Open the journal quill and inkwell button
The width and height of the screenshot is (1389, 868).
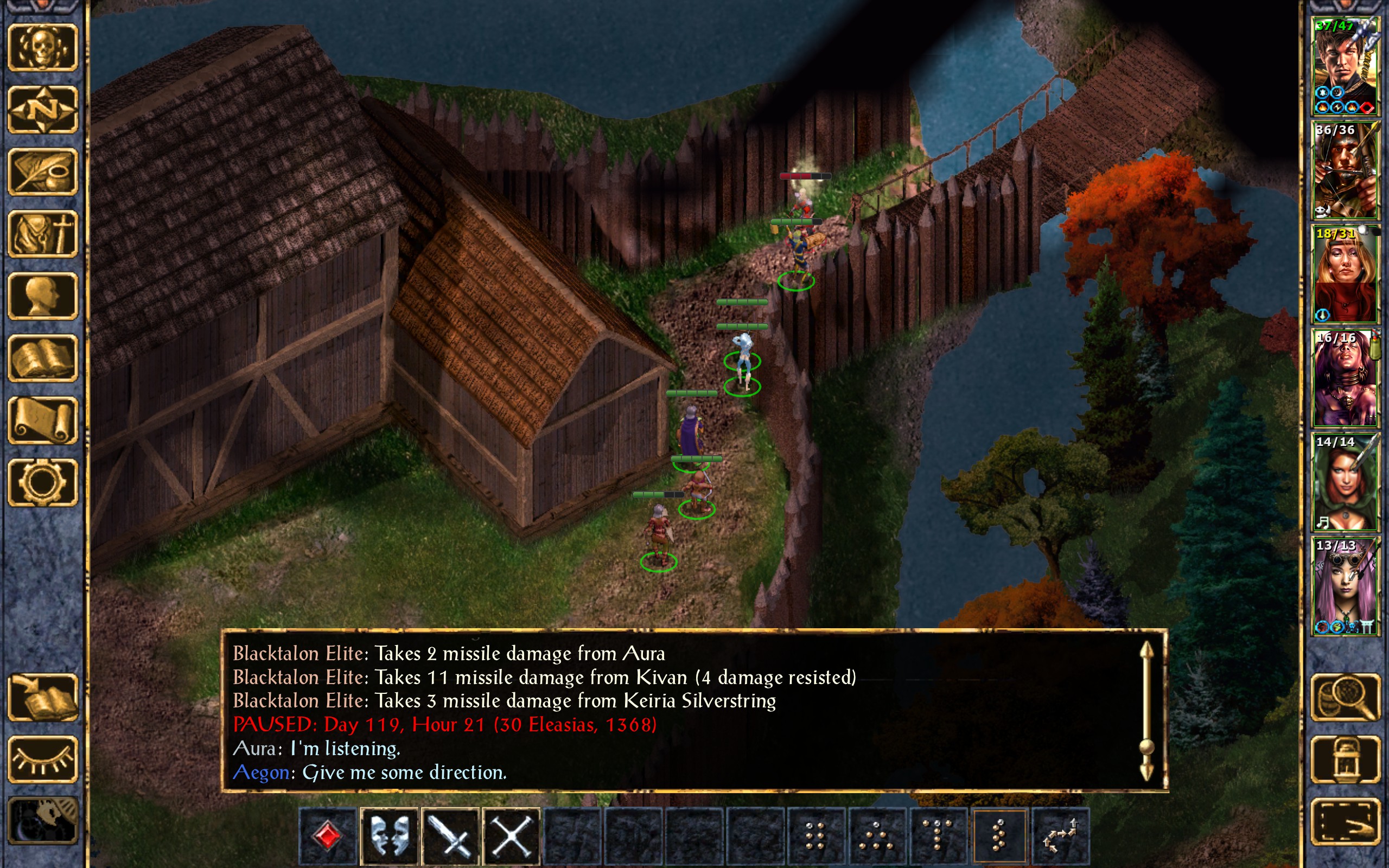[x=43, y=171]
